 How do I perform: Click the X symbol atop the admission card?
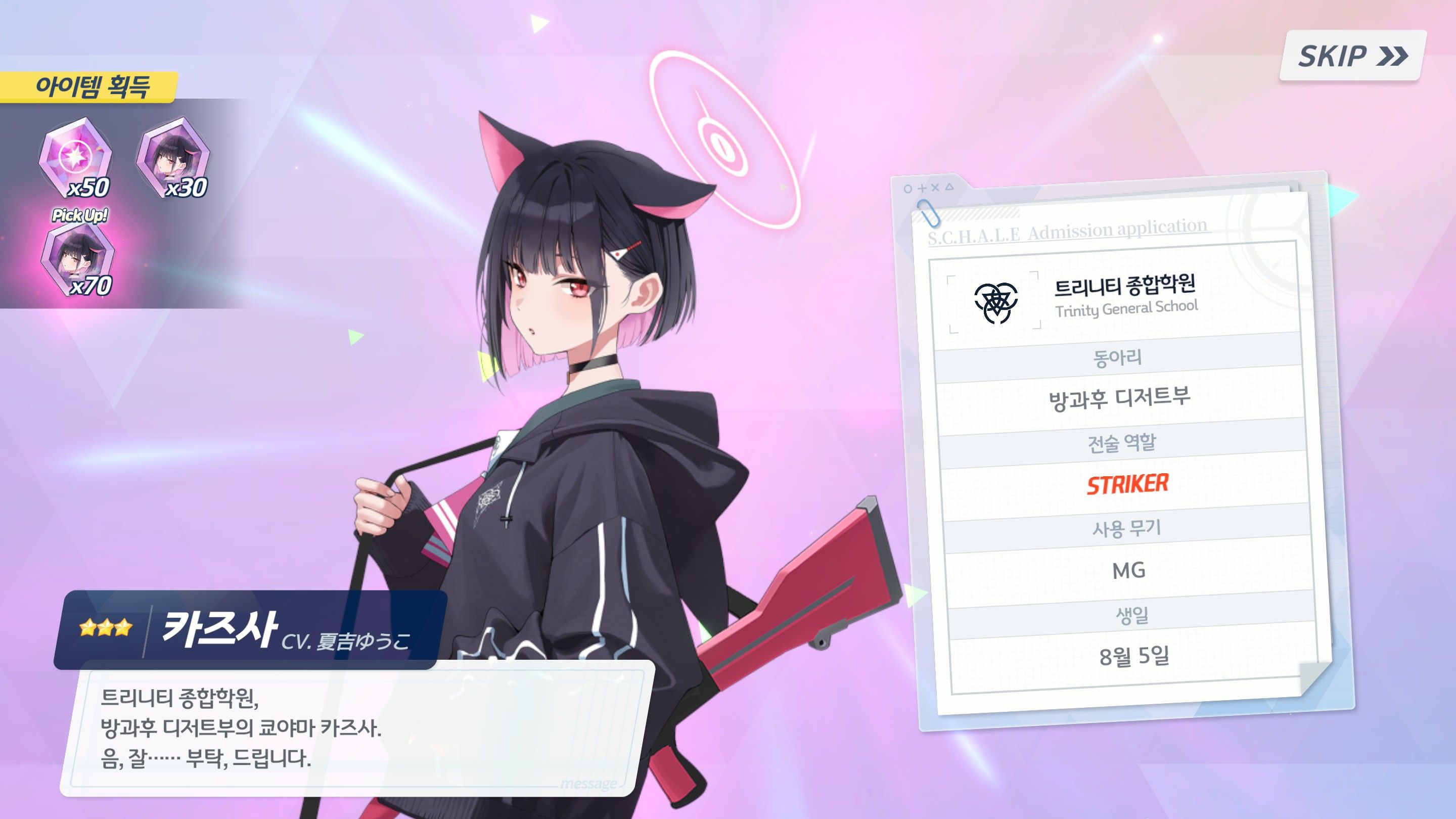(x=935, y=188)
